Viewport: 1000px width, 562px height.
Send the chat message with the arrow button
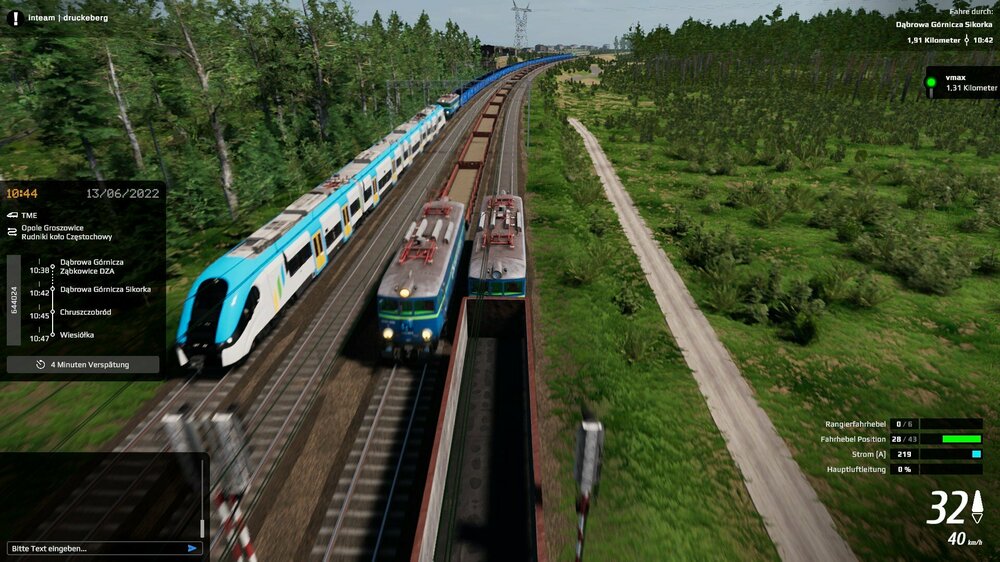click(x=192, y=548)
